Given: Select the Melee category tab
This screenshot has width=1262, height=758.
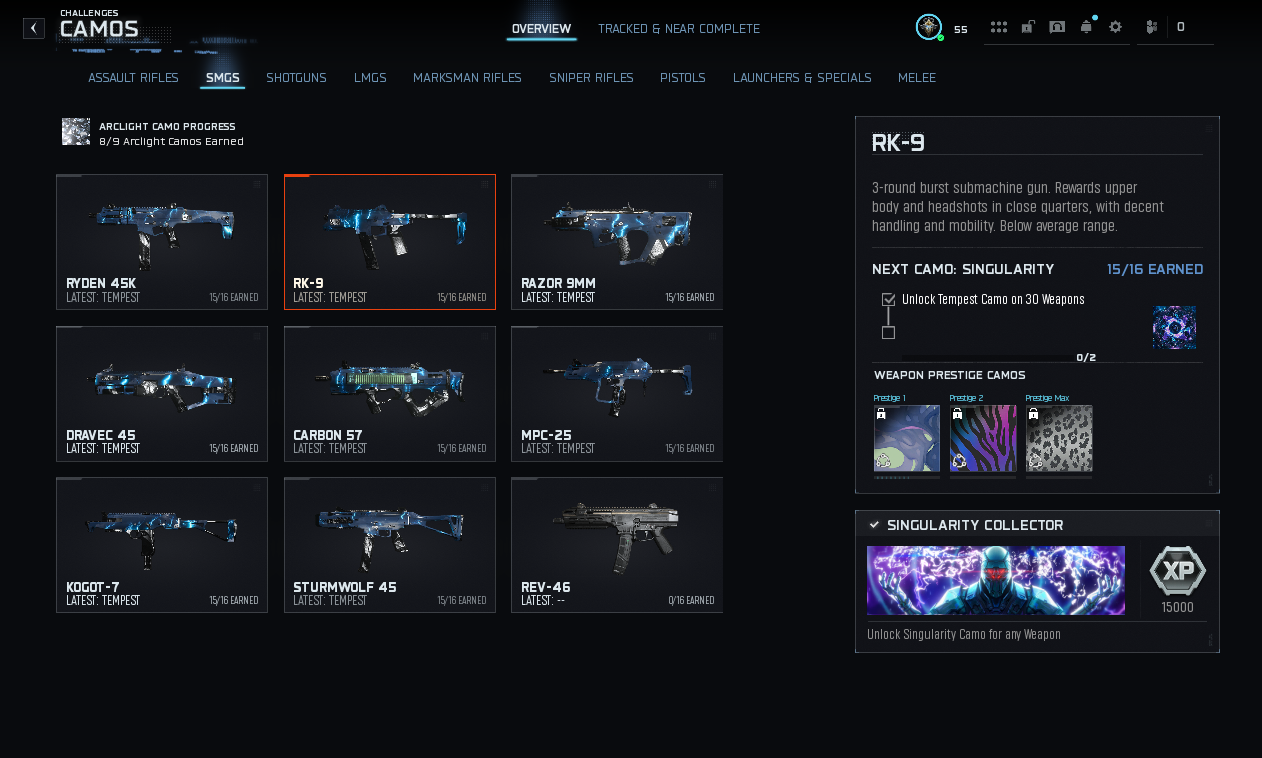Looking at the screenshot, I should pyautogui.click(x=917, y=78).
